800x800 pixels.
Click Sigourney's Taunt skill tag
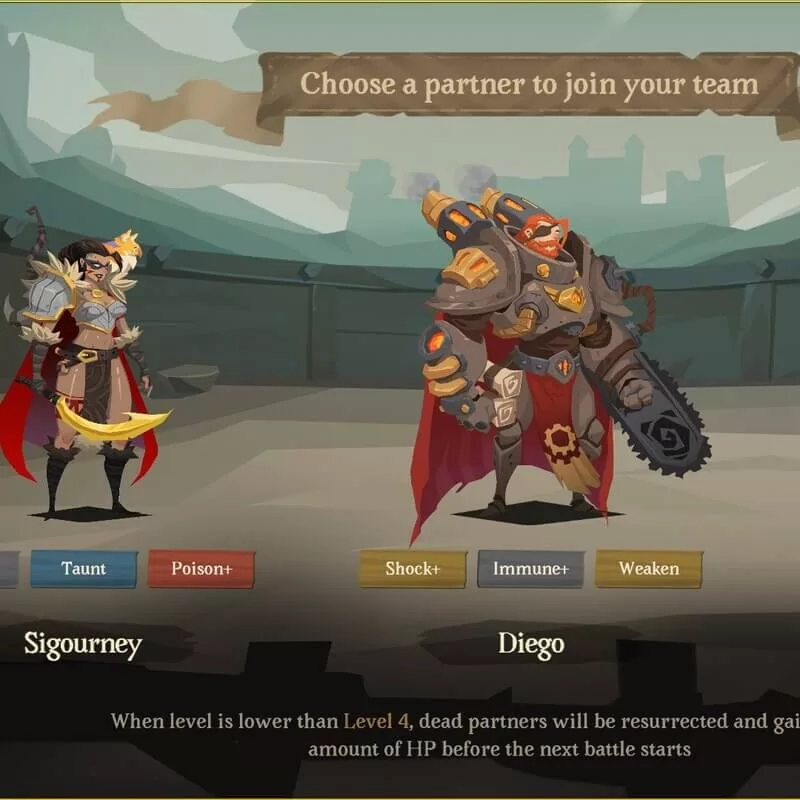click(x=84, y=569)
